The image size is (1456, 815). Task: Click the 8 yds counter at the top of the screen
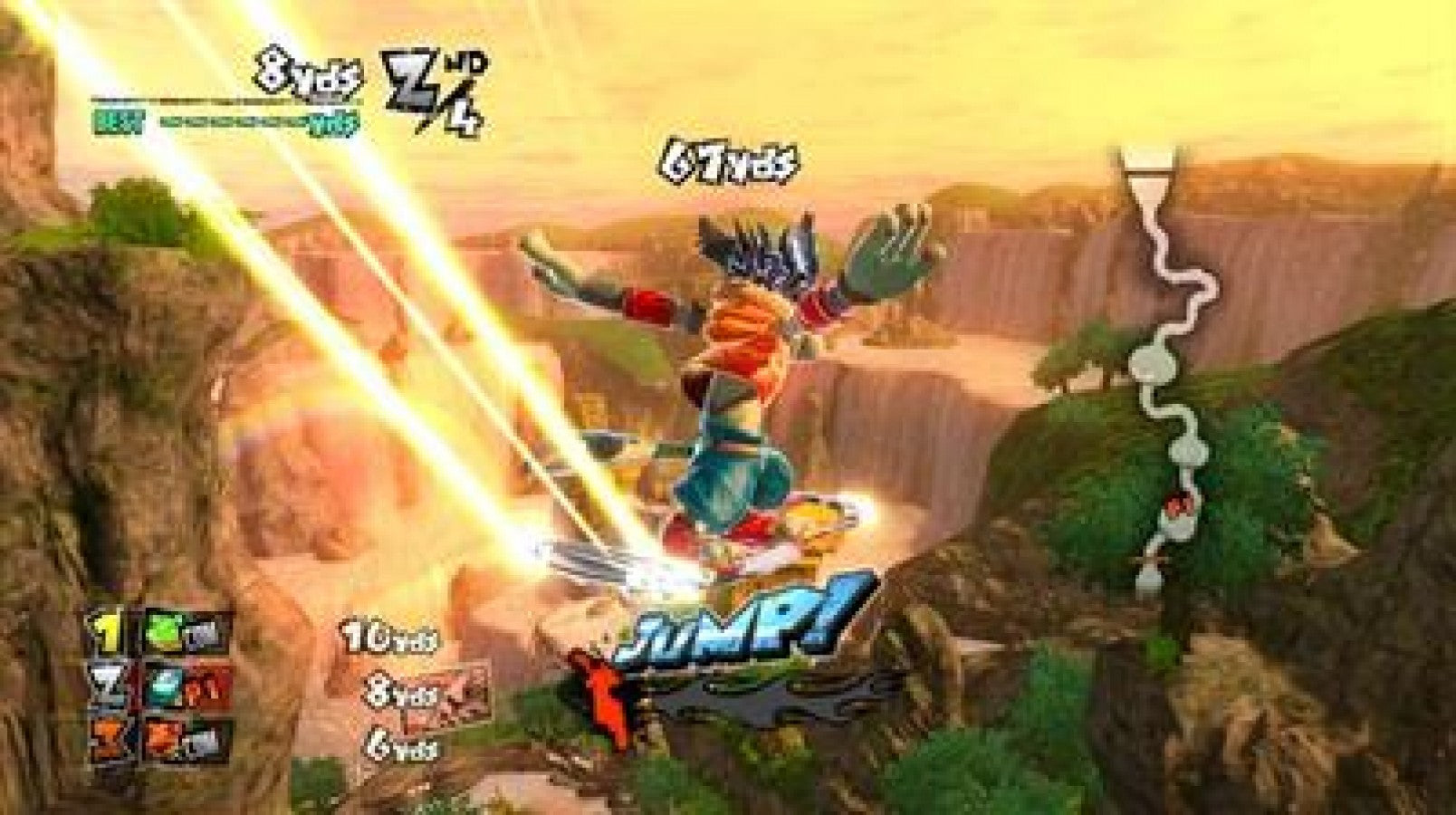305,72
